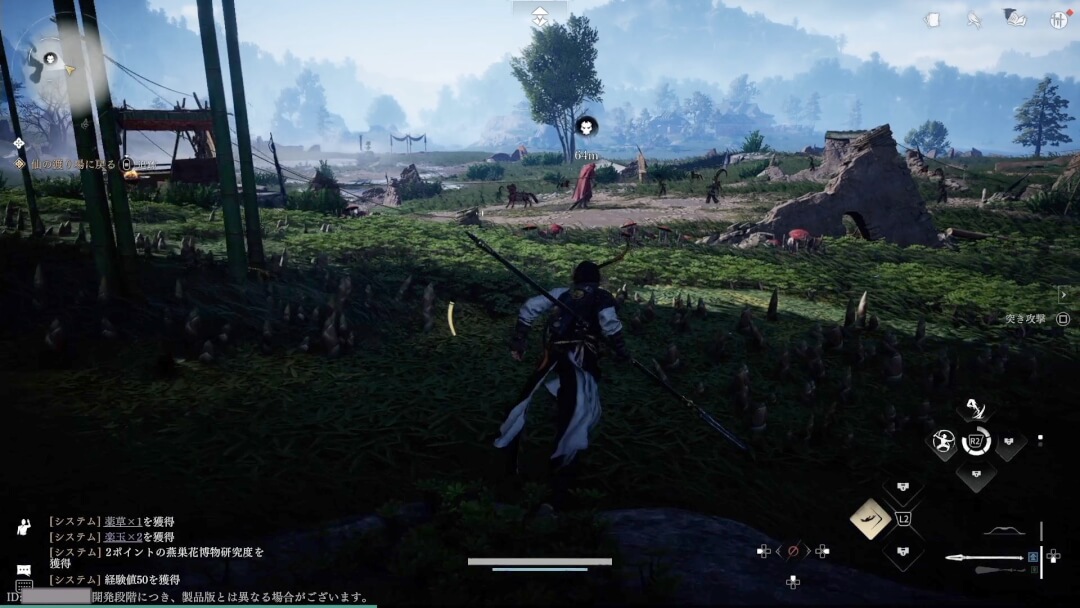
Task: Activate the archer stance skill icon
Action: [x=942, y=441]
